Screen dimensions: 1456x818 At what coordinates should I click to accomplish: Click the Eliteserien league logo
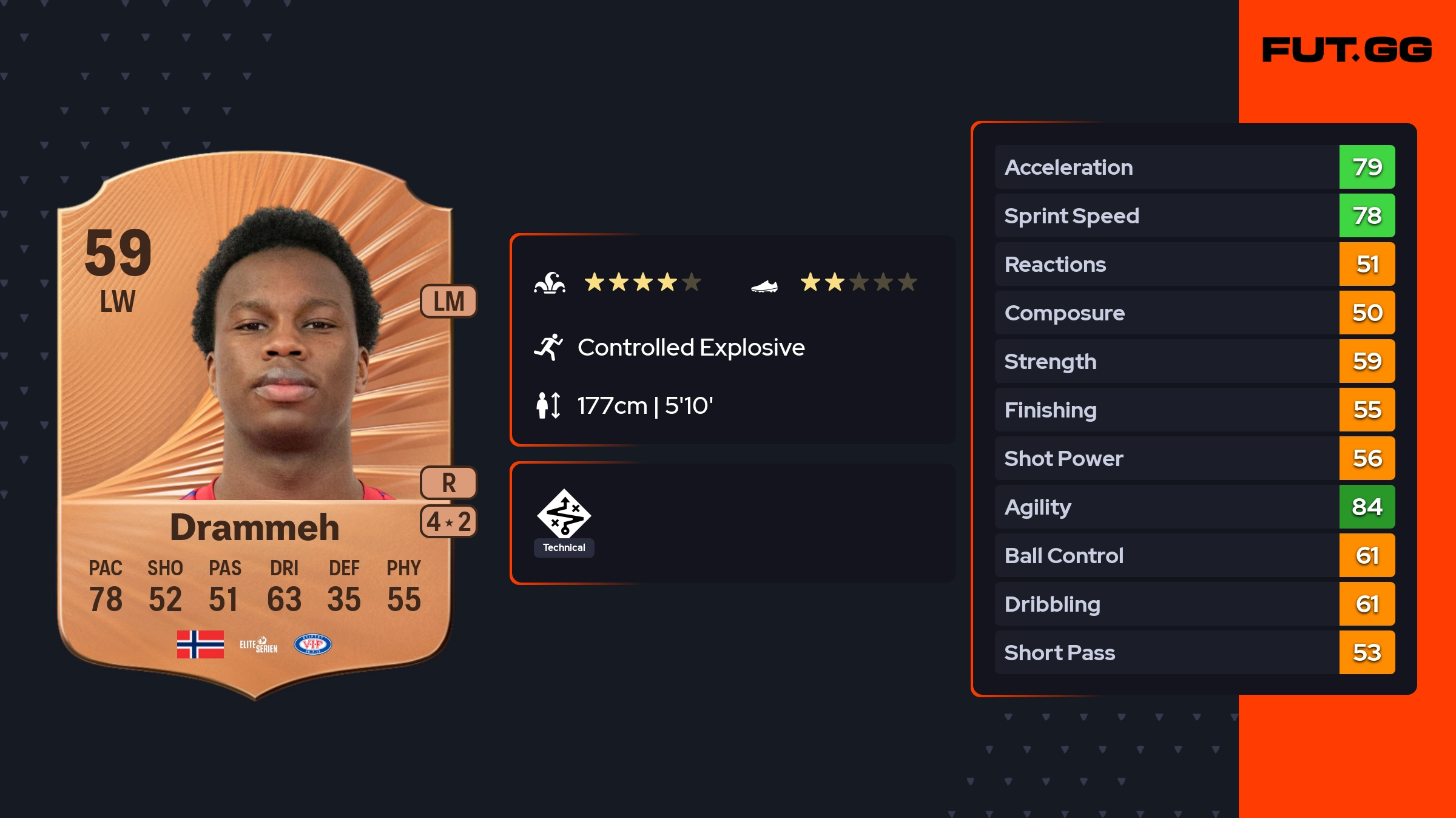[258, 644]
